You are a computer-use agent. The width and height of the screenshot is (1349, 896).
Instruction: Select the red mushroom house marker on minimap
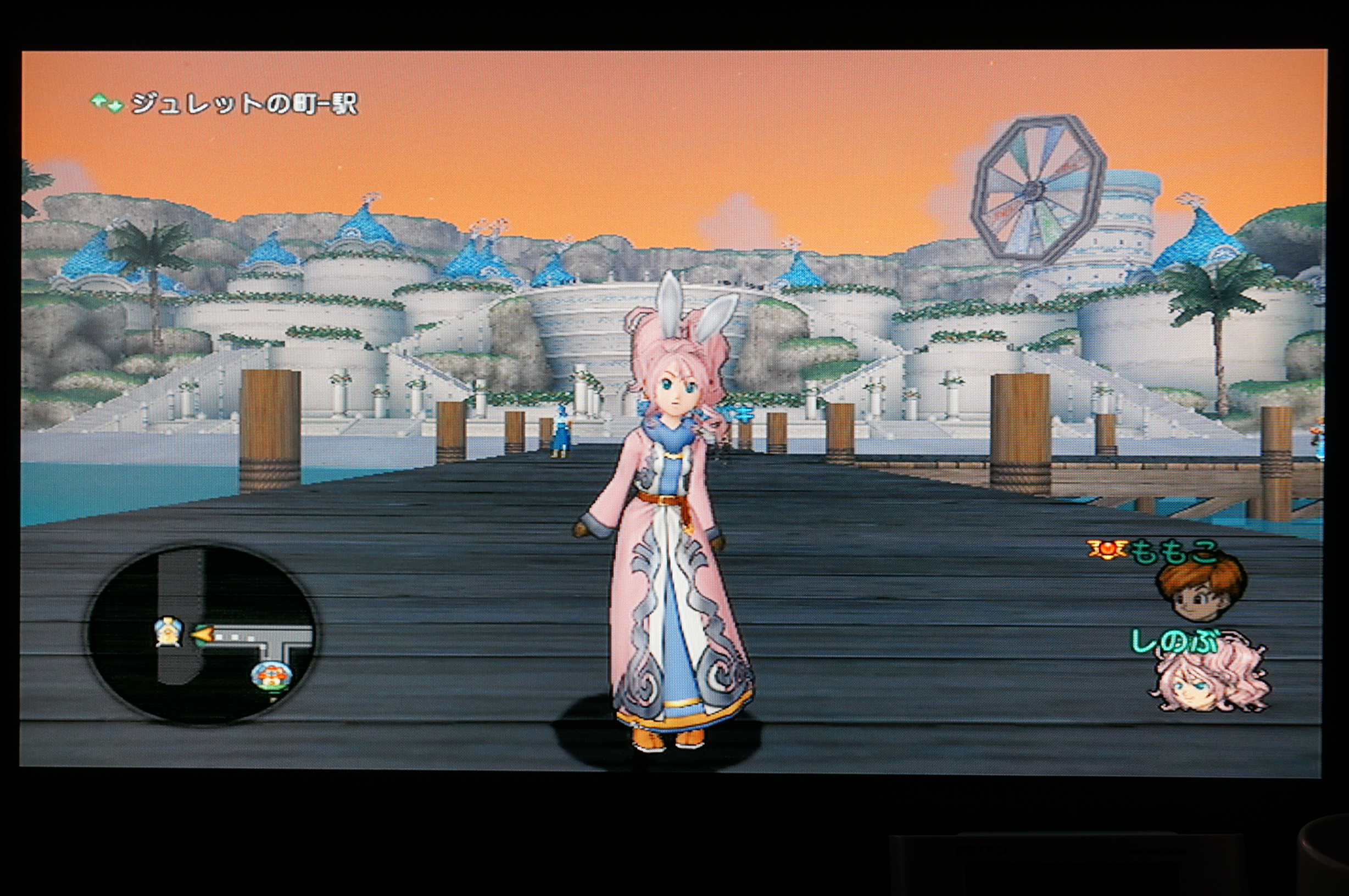[270, 675]
